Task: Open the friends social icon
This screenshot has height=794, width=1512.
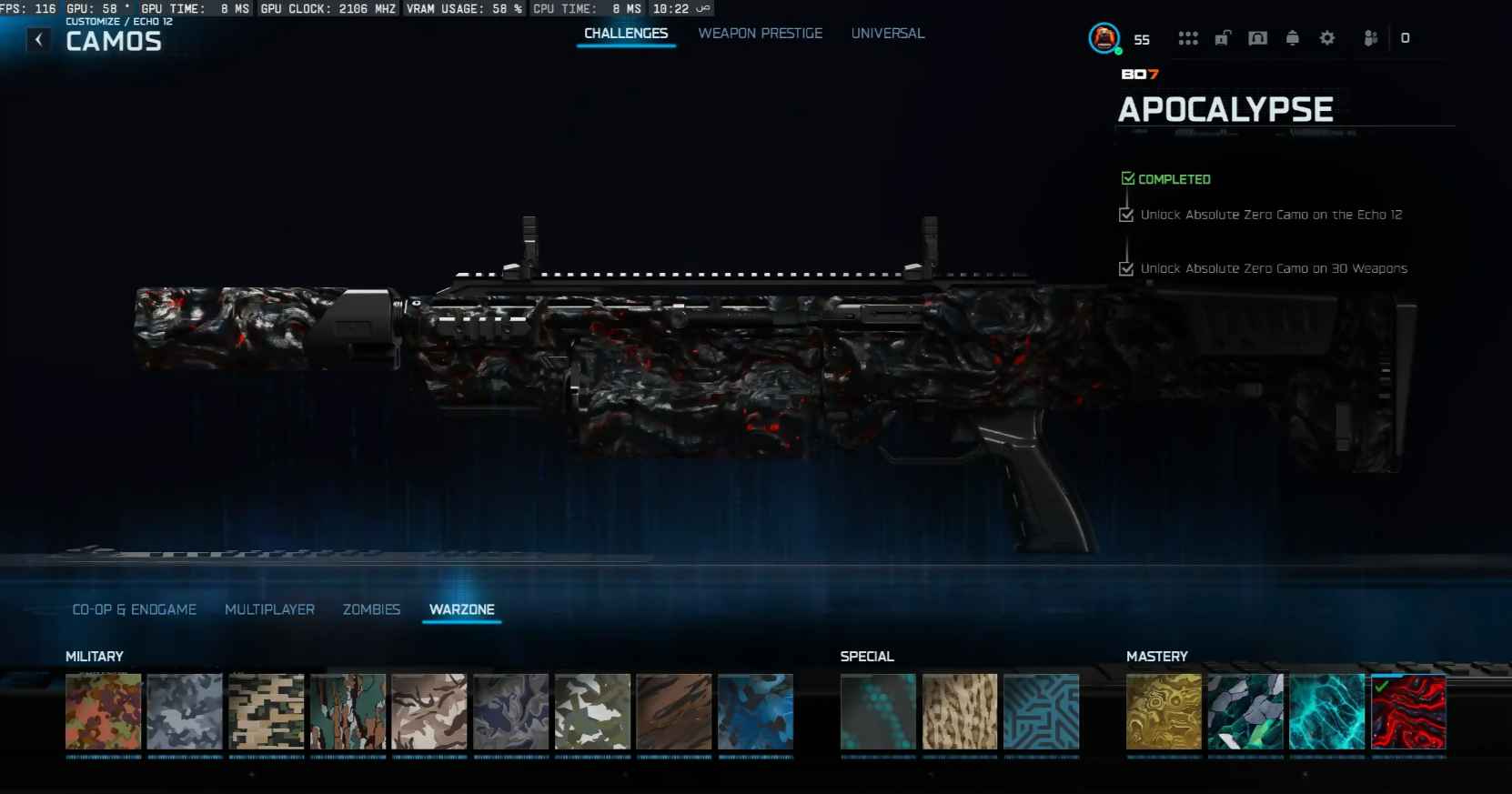Action: [1370, 38]
